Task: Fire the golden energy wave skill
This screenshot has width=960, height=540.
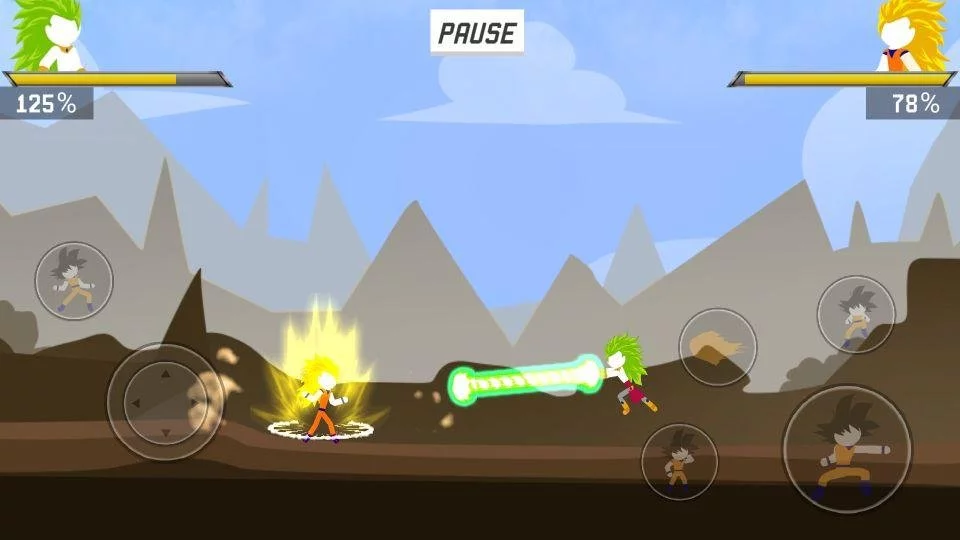Action: pyautogui.click(x=718, y=347)
